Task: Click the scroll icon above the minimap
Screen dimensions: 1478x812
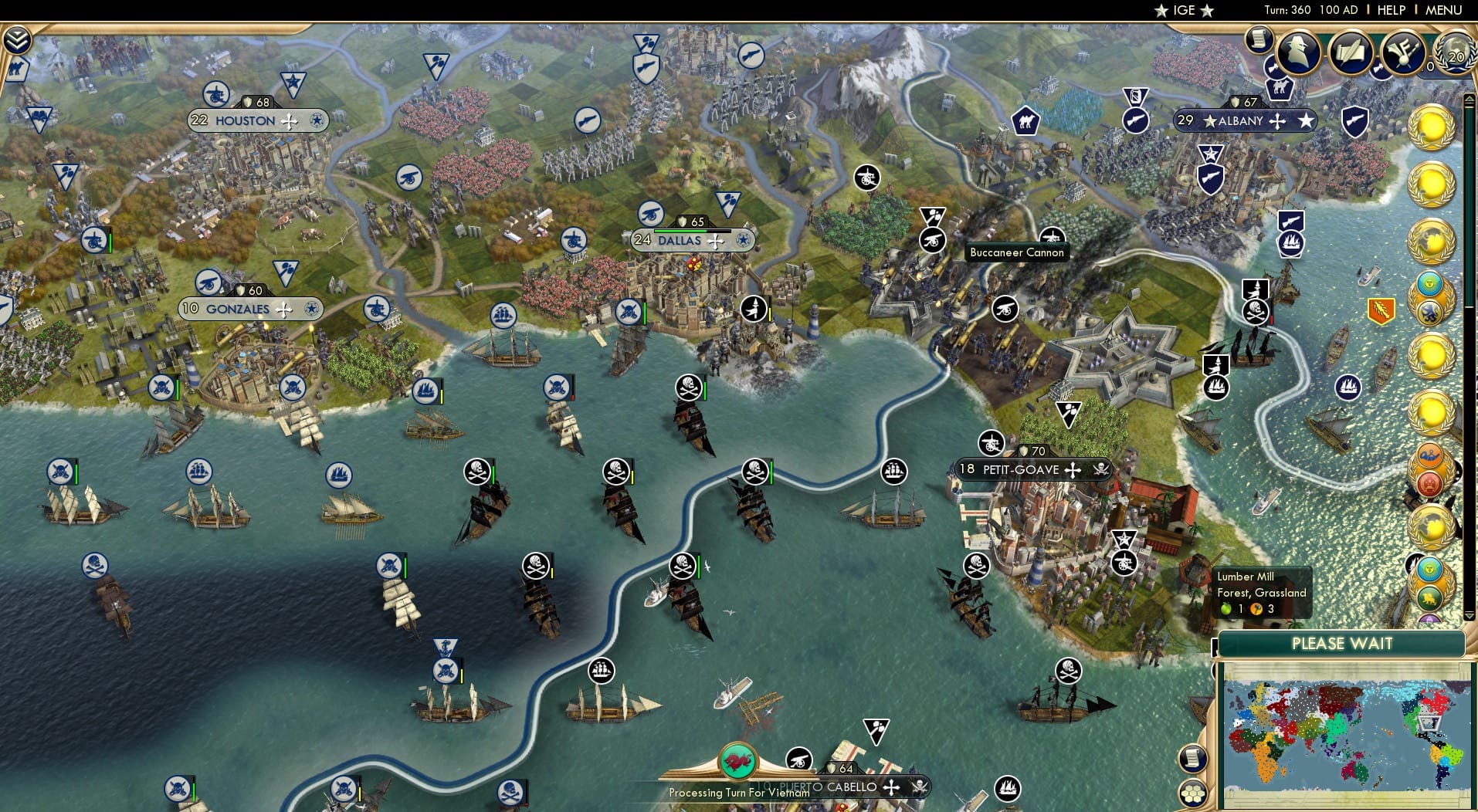Action: (1193, 757)
